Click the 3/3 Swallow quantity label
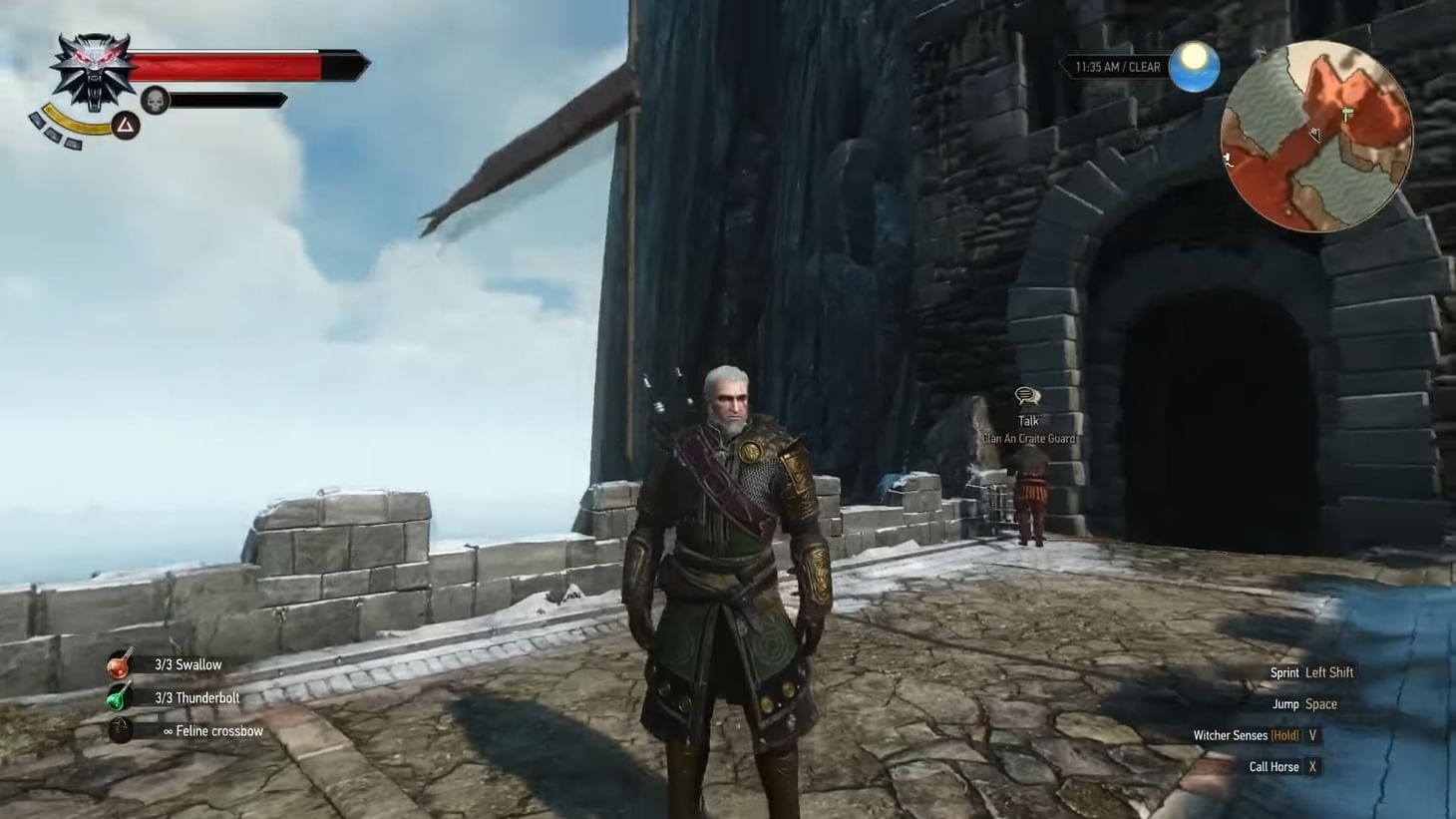This screenshot has height=819, width=1456. click(x=187, y=663)
